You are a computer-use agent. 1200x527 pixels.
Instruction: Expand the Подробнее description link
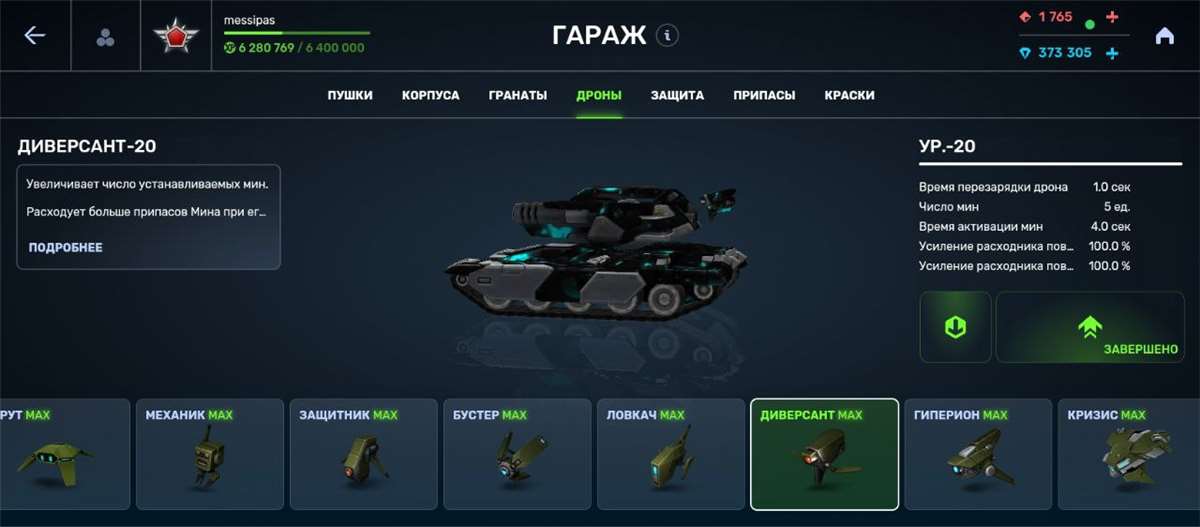(x=65, y=247)
